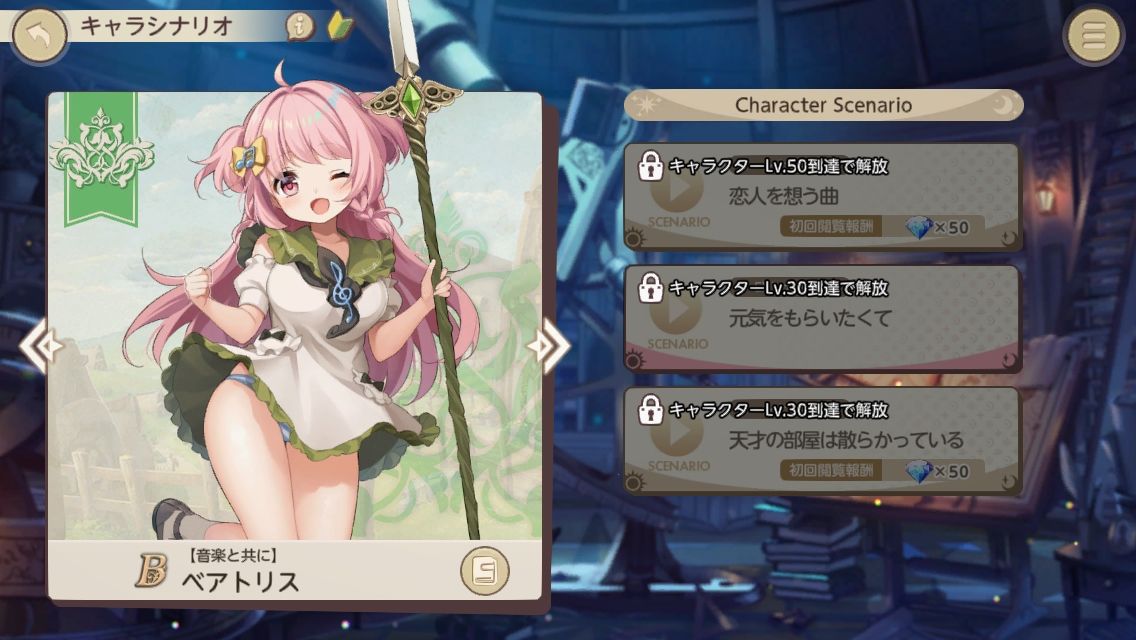Switch to the next character
This screenshot has width=1136, height=640.
[x=549, y=346]
